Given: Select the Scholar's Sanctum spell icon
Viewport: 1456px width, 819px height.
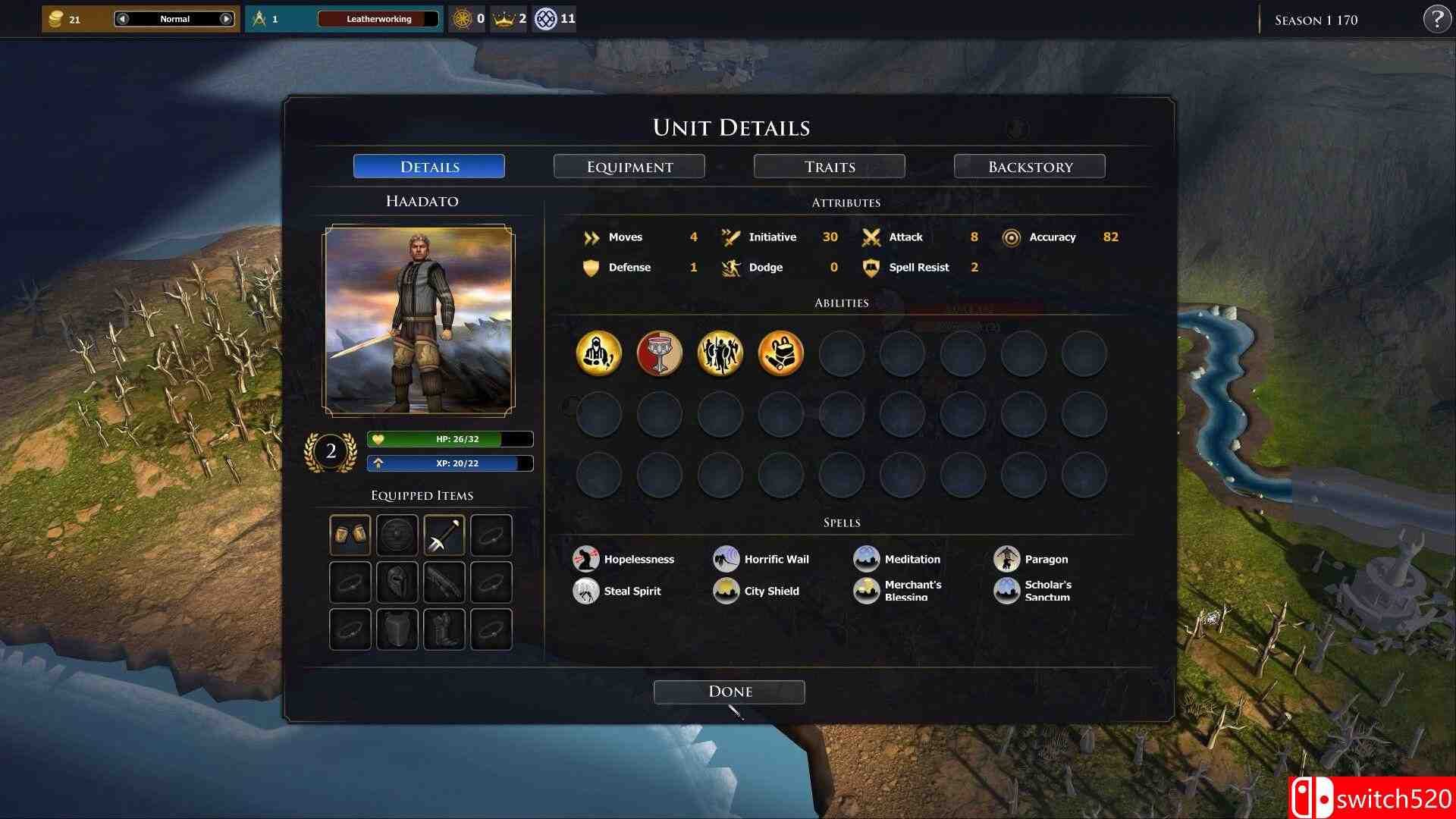Looking at the screenshot, I should (x=1007, y=591).
